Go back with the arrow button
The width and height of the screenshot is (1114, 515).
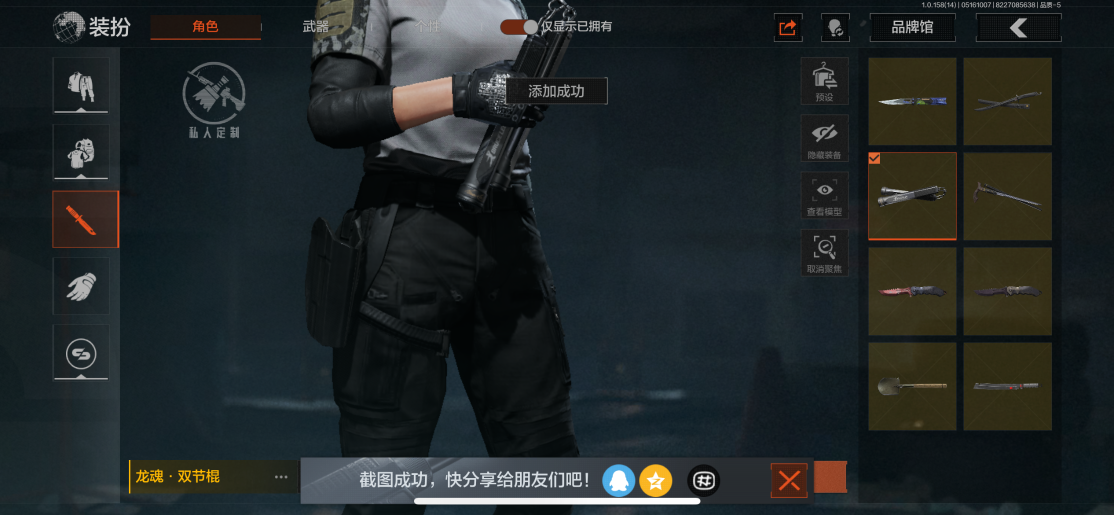(1018, 28)
